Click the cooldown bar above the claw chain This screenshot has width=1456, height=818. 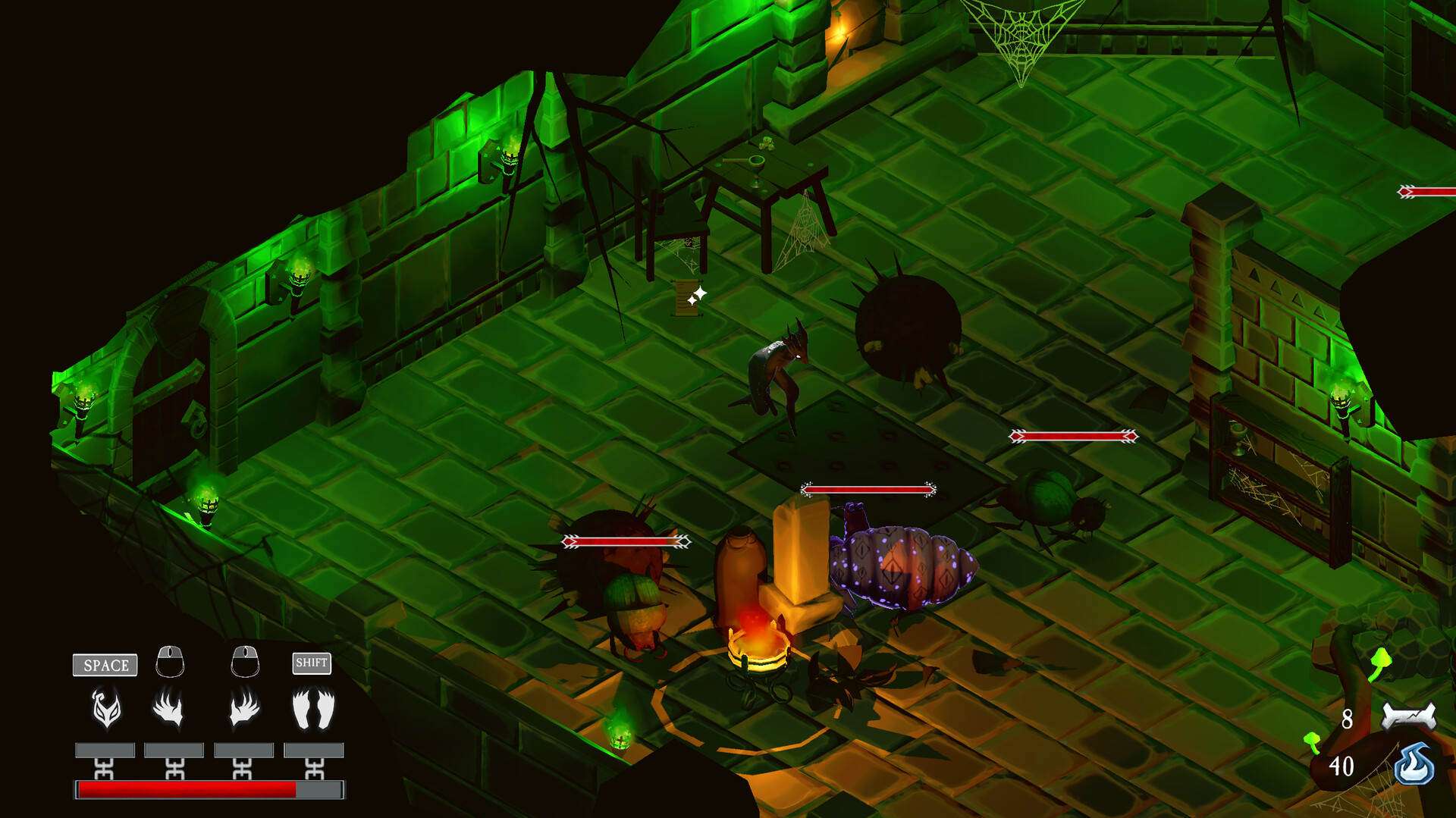(x=172, y=749)
